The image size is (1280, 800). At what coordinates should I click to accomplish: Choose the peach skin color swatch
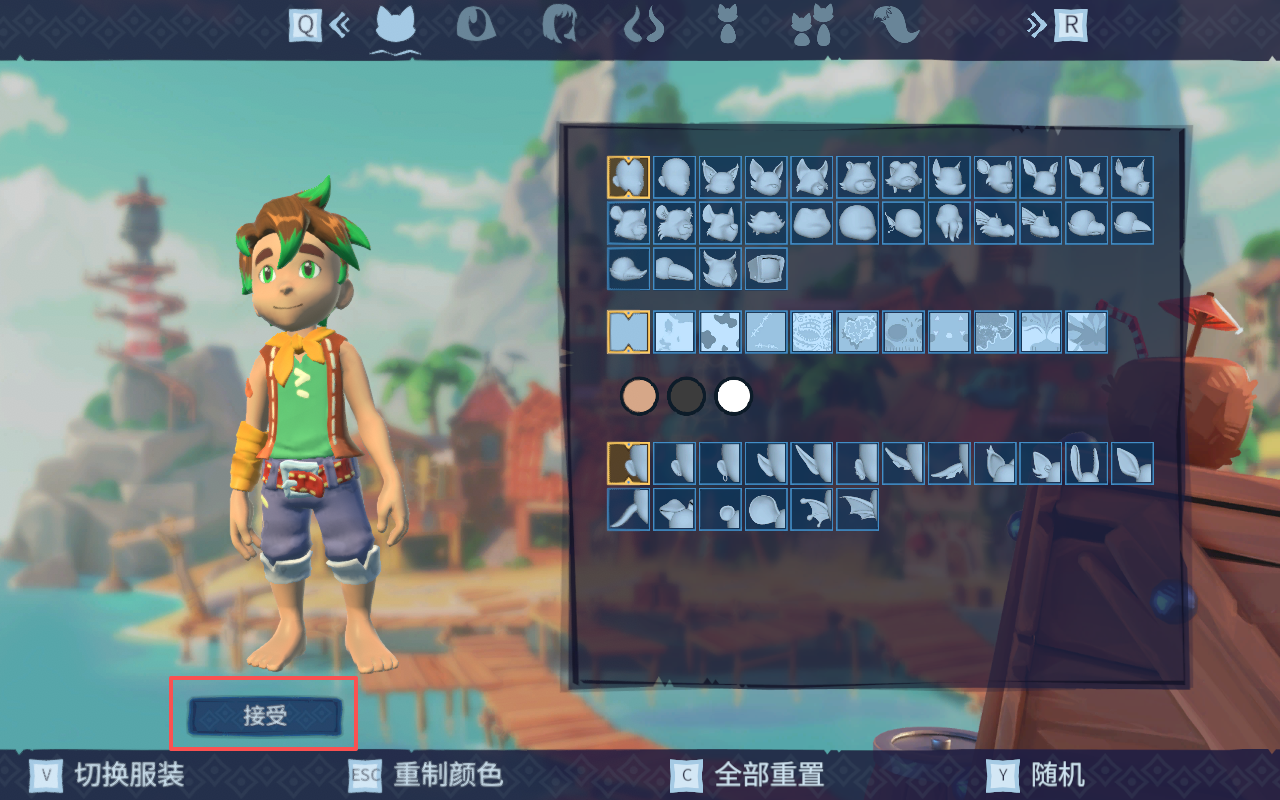click(x=638, y=396)
